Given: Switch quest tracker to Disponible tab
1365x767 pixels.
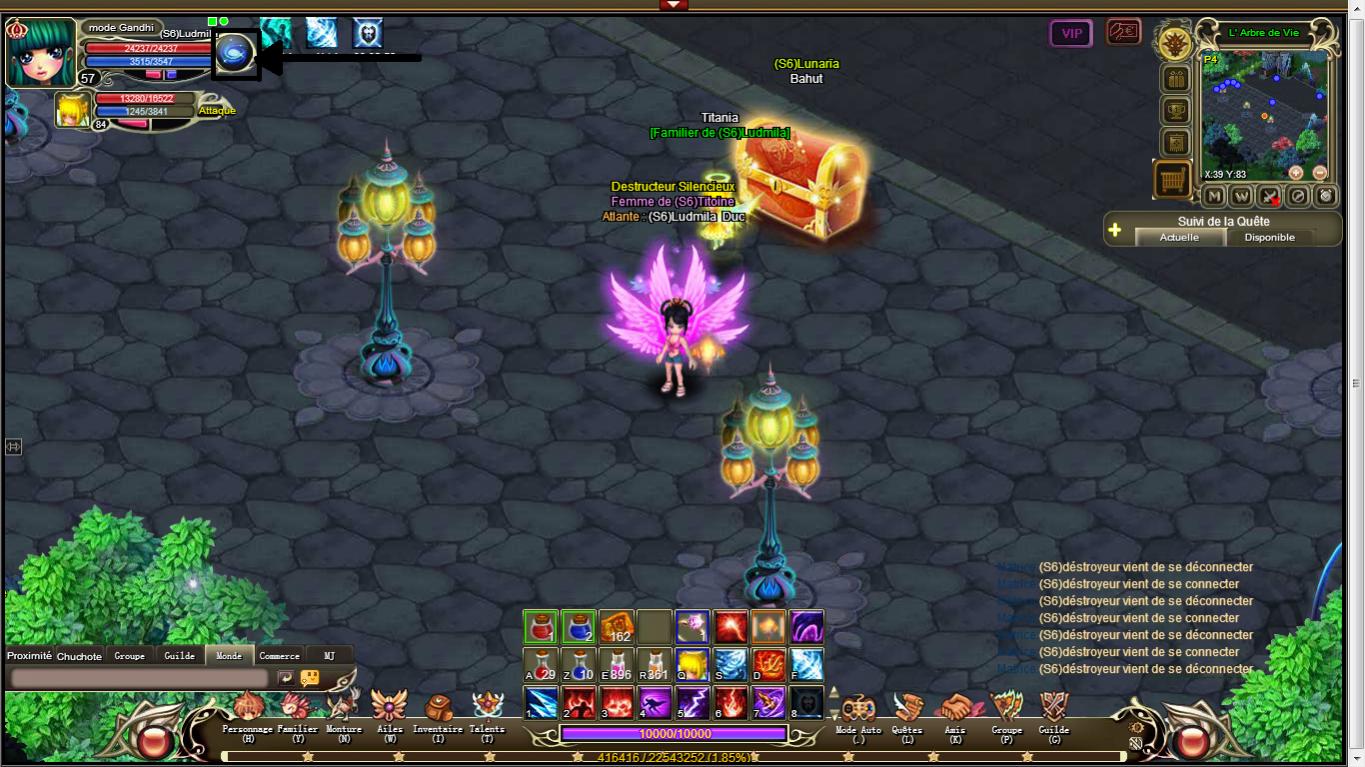Looking at the screenshot, I should (1269, 237).
